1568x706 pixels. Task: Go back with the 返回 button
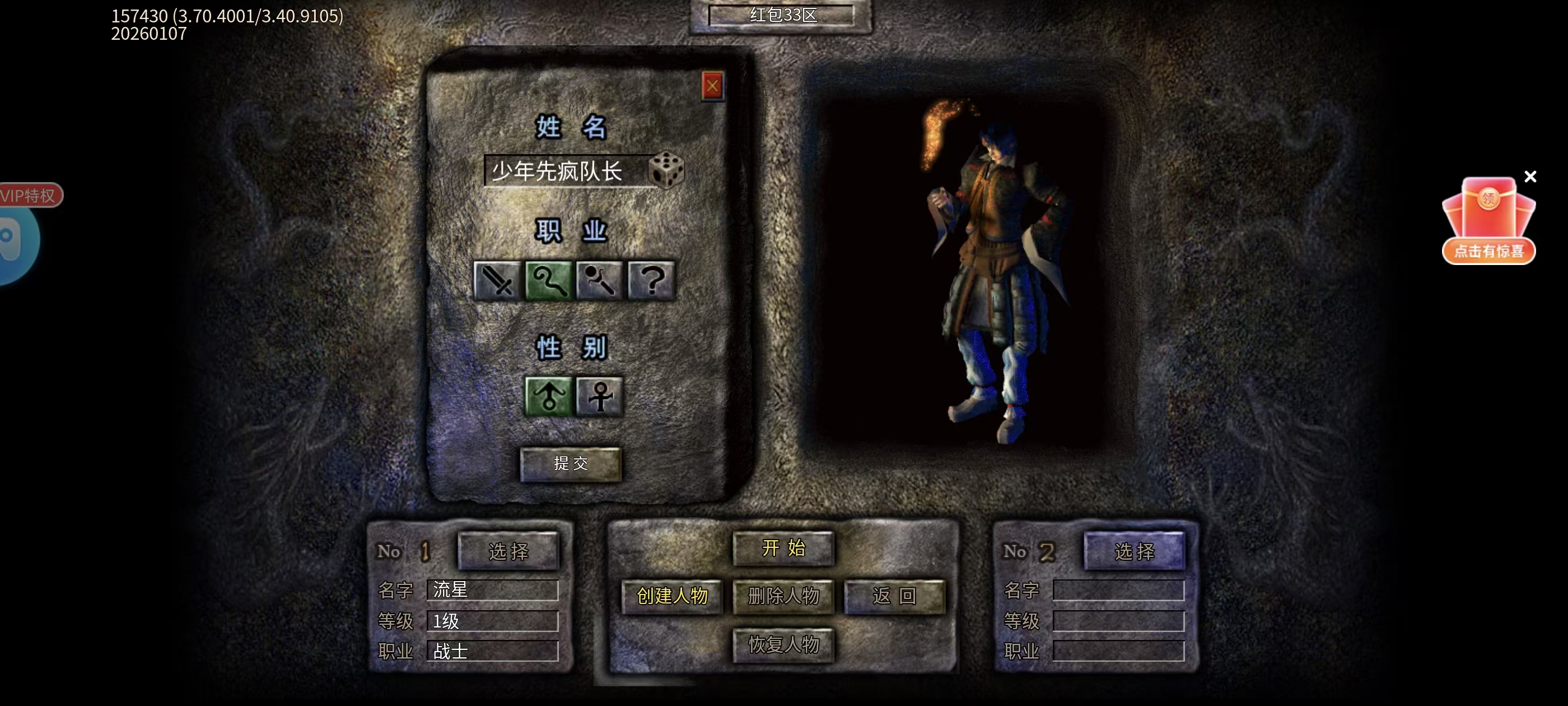coord(895,596)
